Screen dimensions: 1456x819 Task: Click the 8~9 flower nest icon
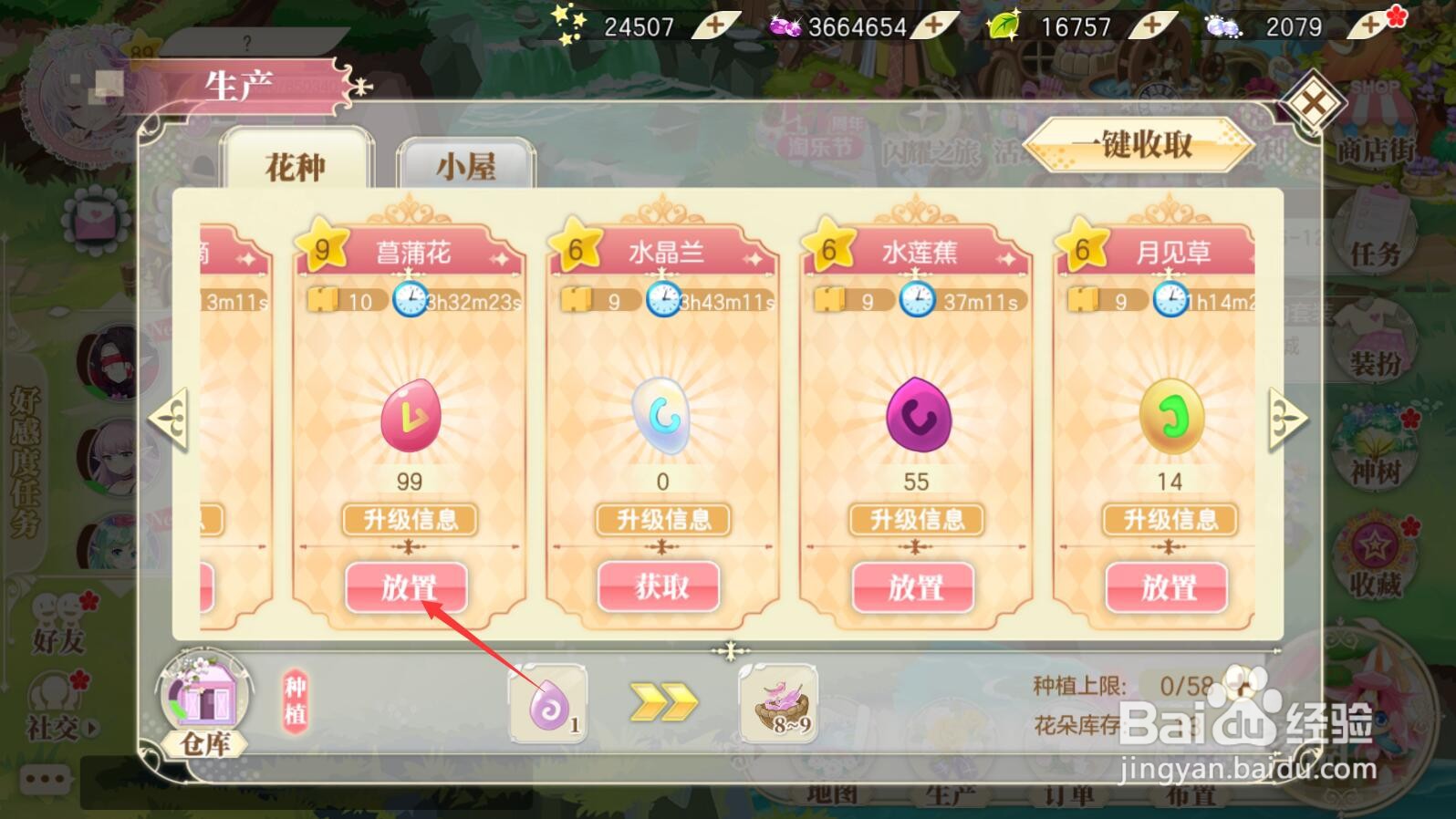[780, 707]
